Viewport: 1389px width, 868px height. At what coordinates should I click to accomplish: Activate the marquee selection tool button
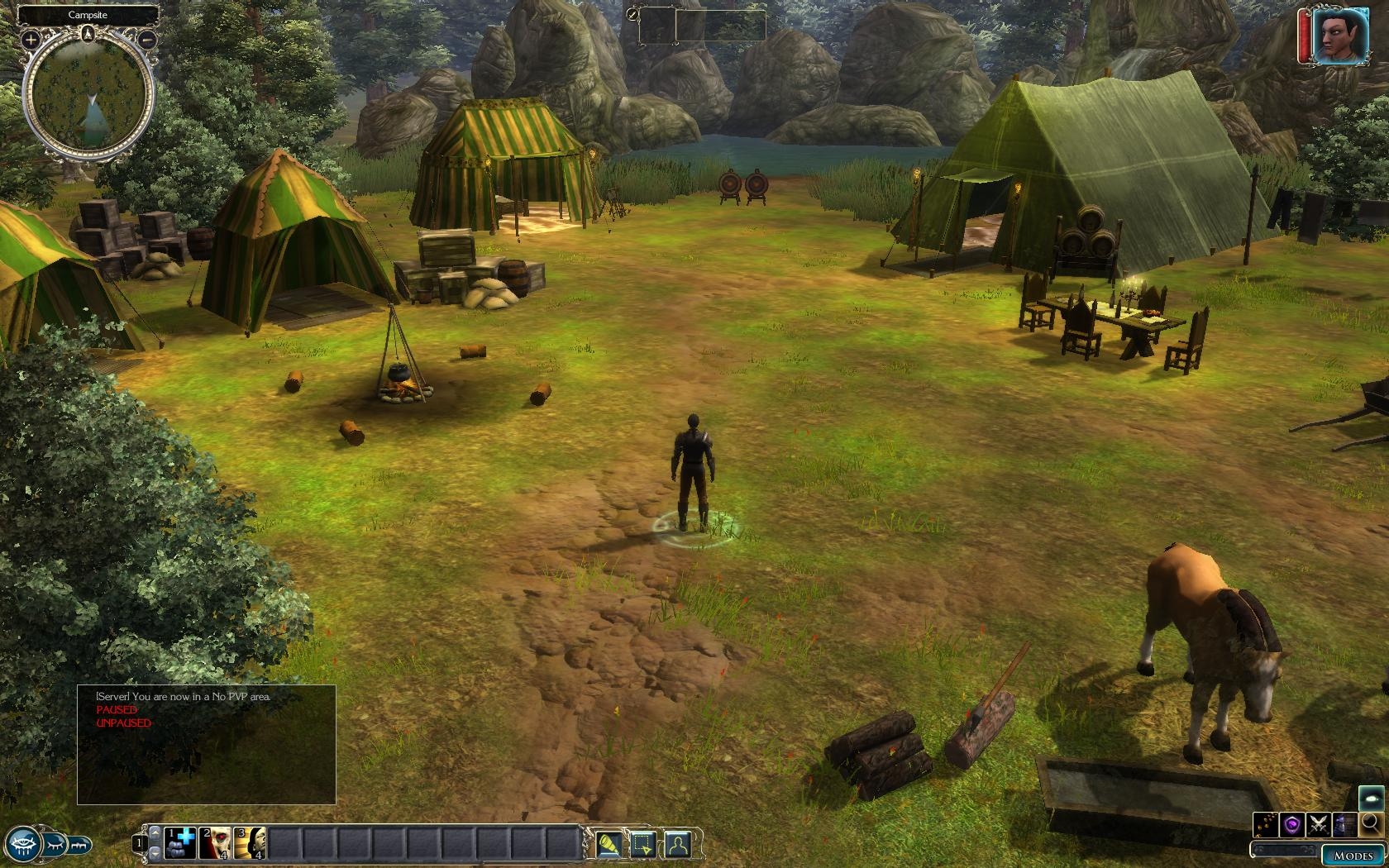coord(643,844)
